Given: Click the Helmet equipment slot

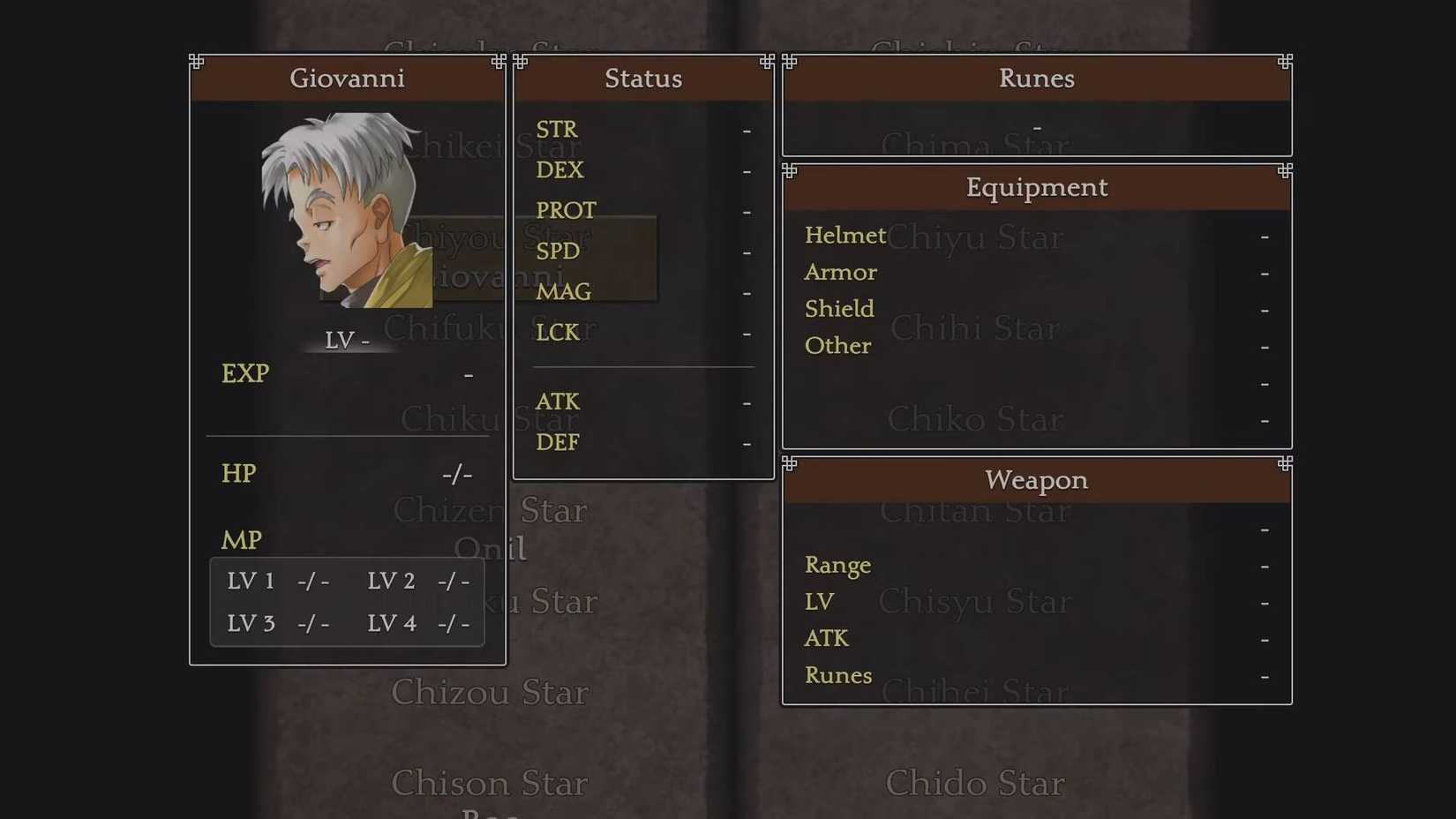Looking at the screenshot, I should coord(844,236).
